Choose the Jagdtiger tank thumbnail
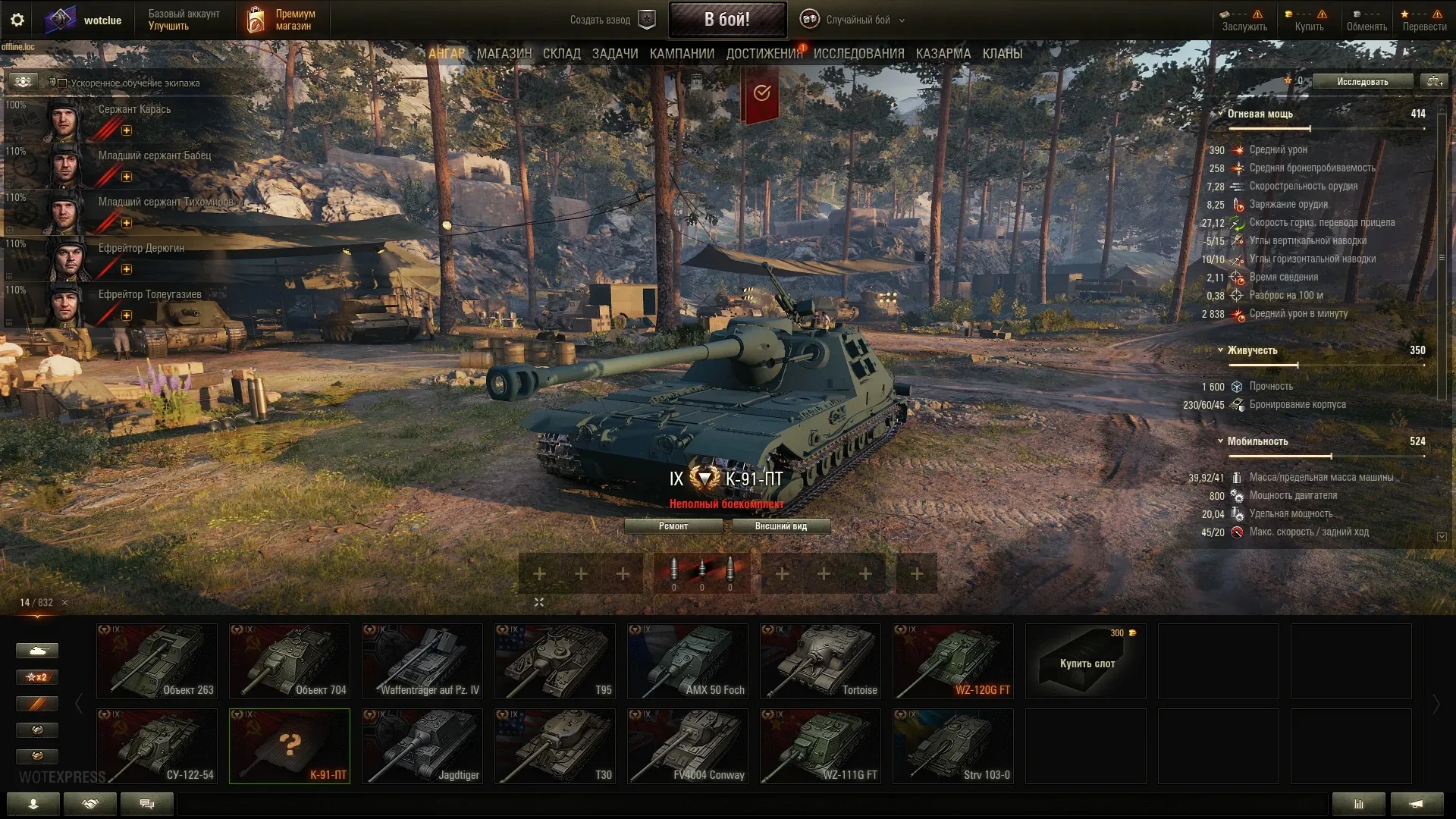This screenshot has width=1456, height=819. pos(422,745)
